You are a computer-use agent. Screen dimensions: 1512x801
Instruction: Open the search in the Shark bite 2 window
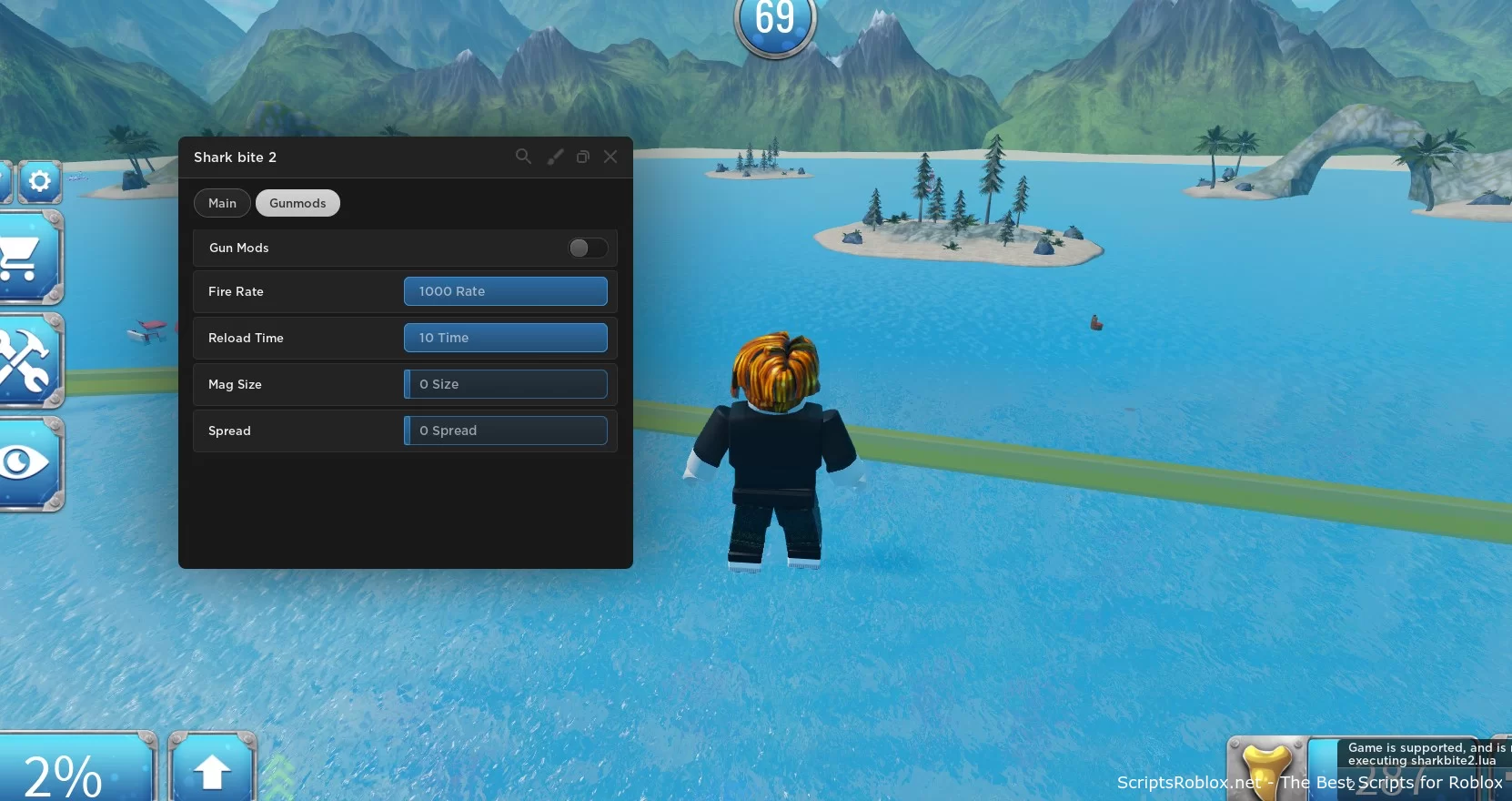pyautogui.click(x=523, y=157)
